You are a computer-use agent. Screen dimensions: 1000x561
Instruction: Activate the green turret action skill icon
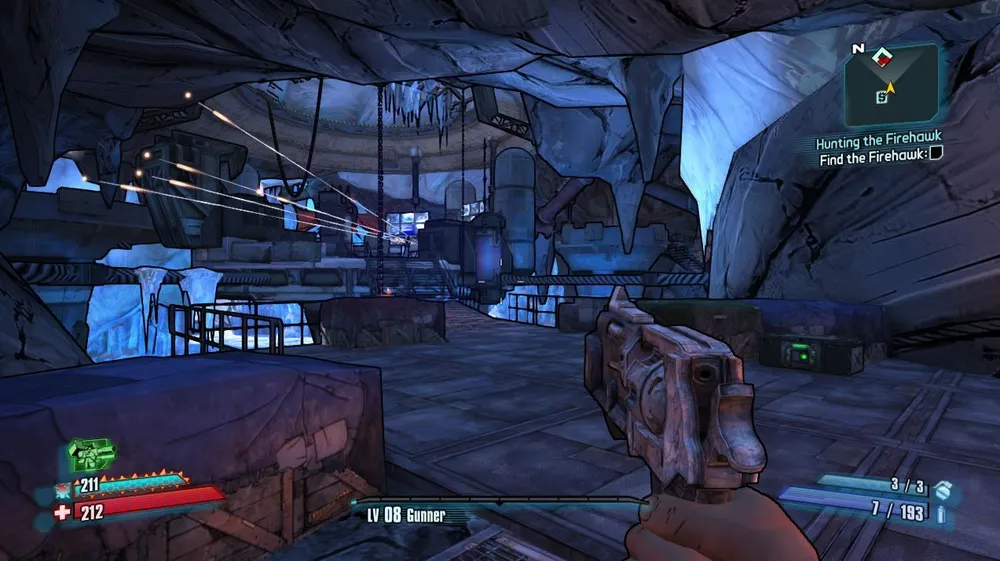click(x=91, y=455)
